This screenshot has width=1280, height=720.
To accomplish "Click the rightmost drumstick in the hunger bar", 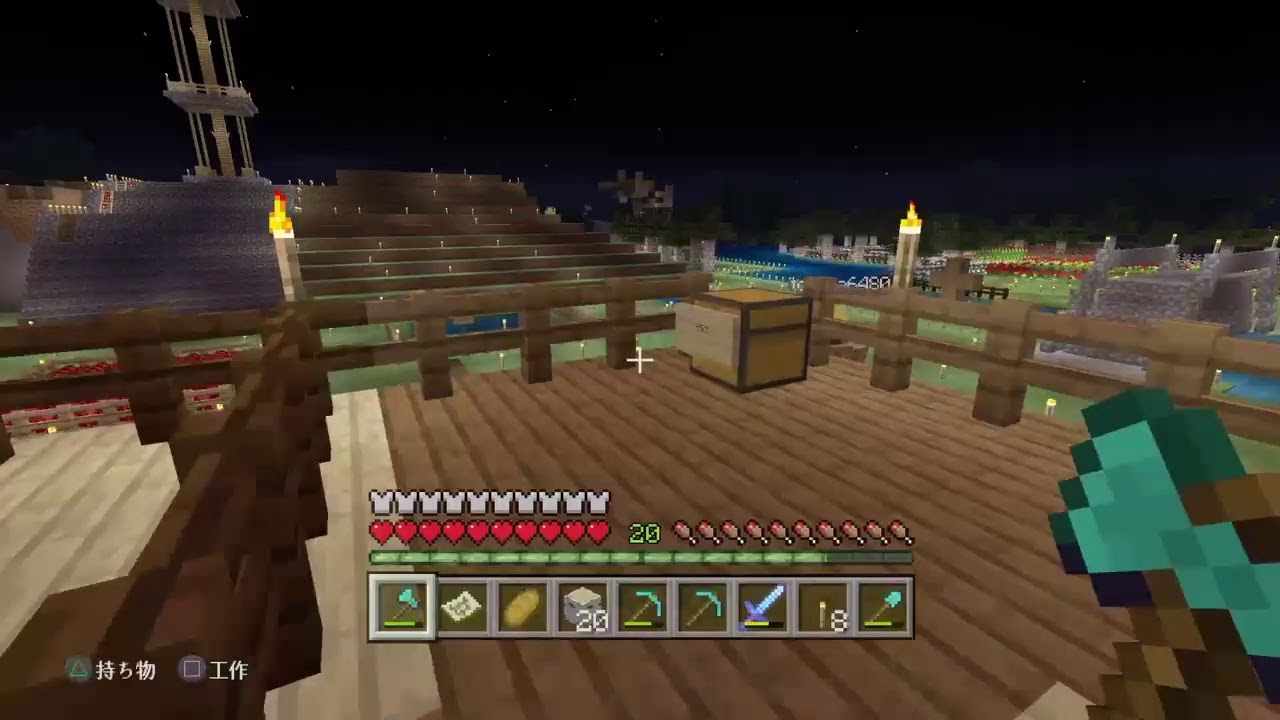I will [x=905, y=533].
